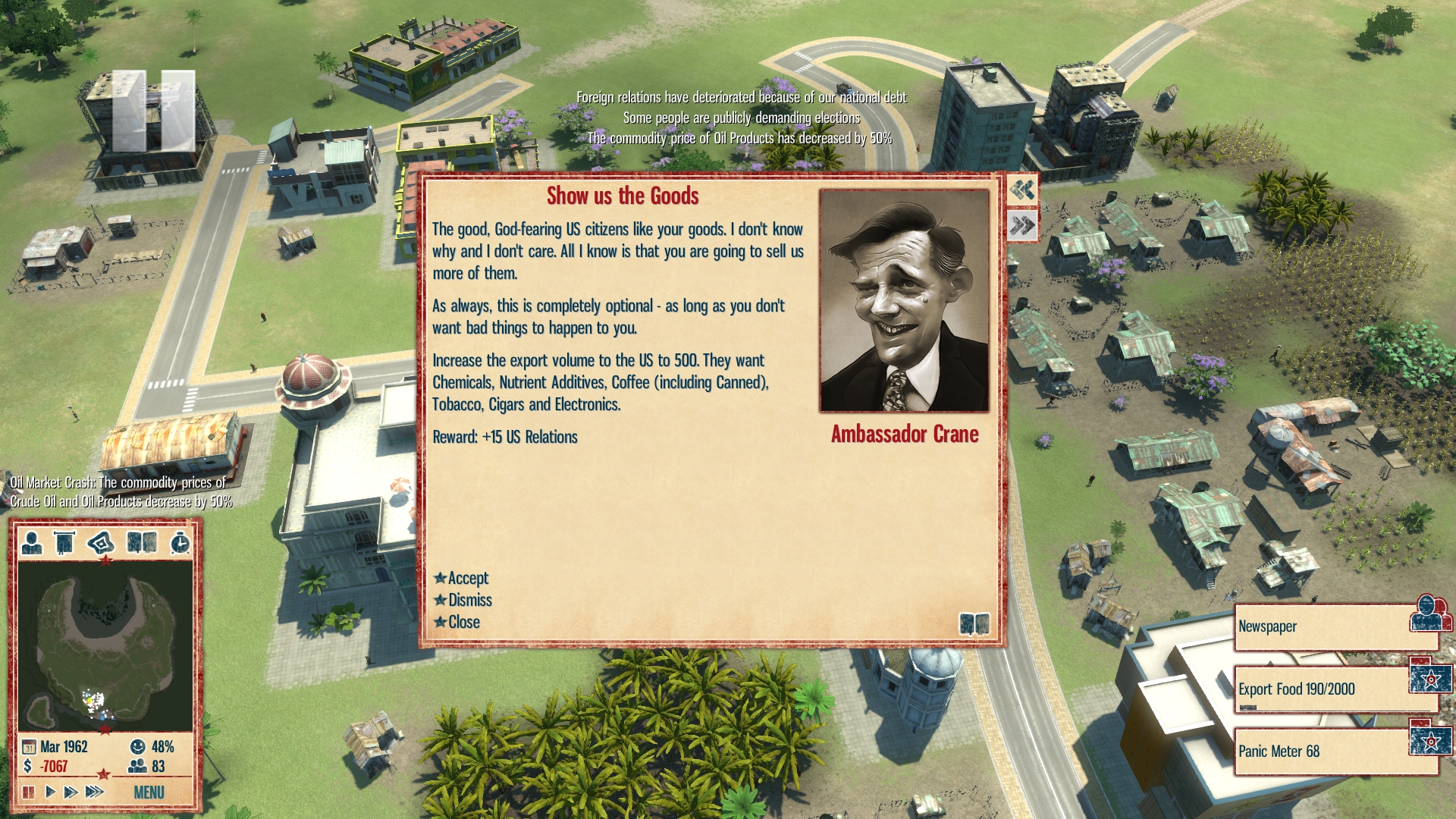1456x819 pixels.
Task: Click the island minimap
Action: [105, 645]
